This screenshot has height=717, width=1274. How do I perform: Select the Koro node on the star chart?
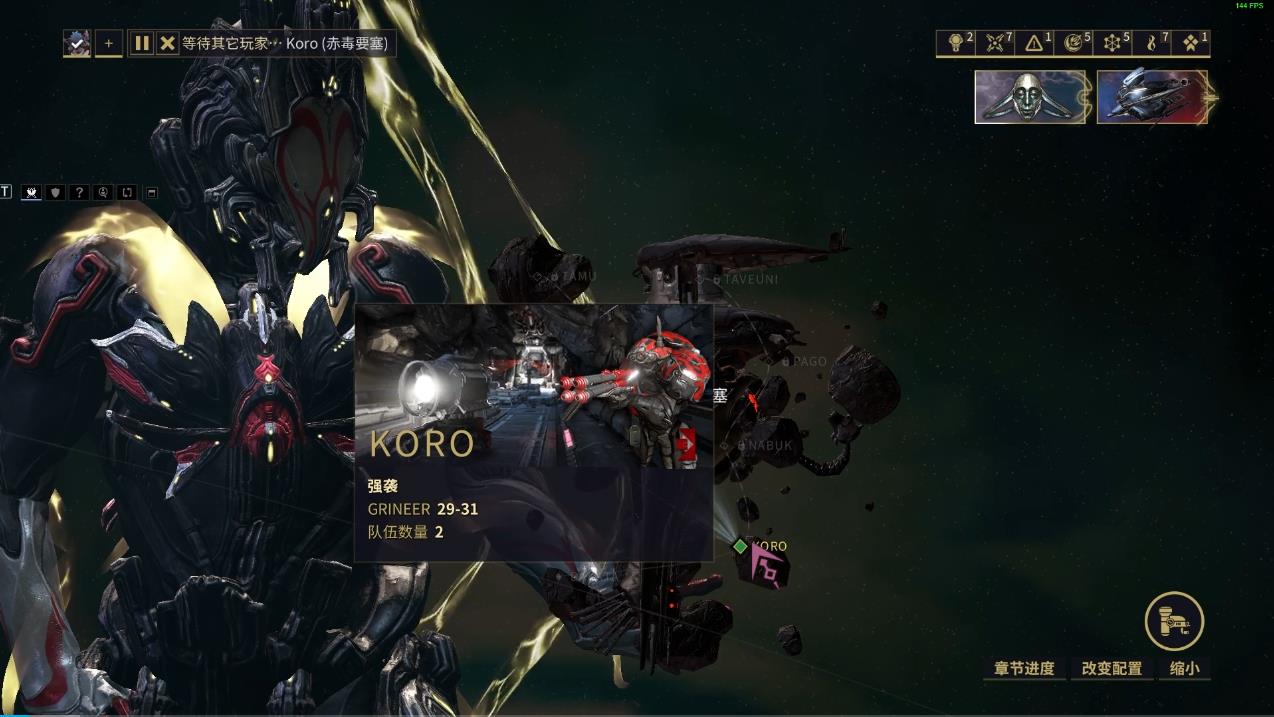[x=741, y=546]
